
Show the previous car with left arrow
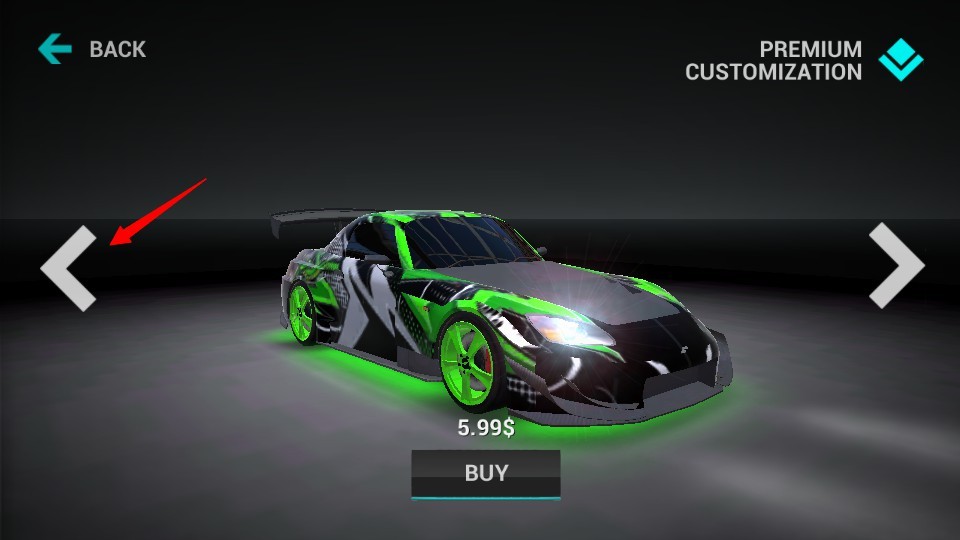(x=69, y=268)
